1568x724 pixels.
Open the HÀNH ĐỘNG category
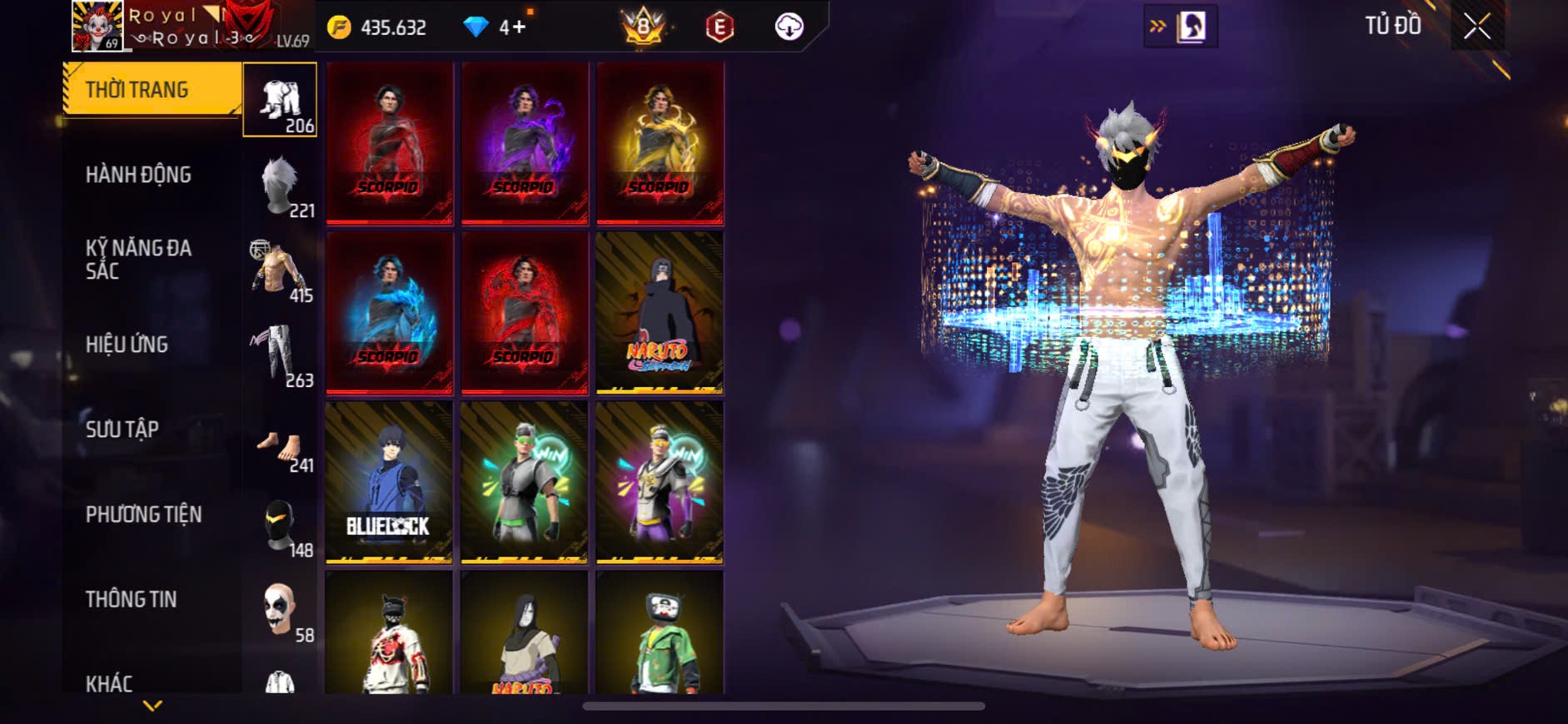click(x=138, y=175)
